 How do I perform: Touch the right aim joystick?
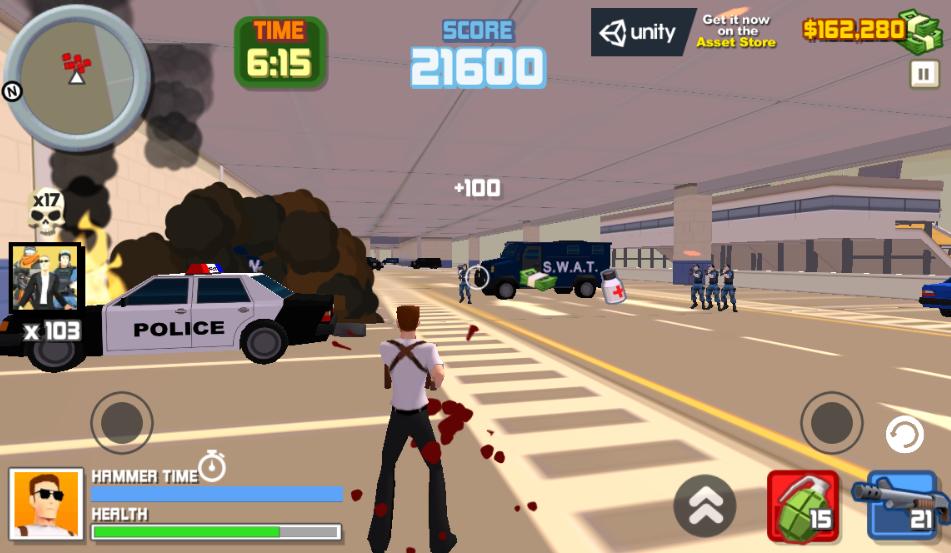point(831,423)
